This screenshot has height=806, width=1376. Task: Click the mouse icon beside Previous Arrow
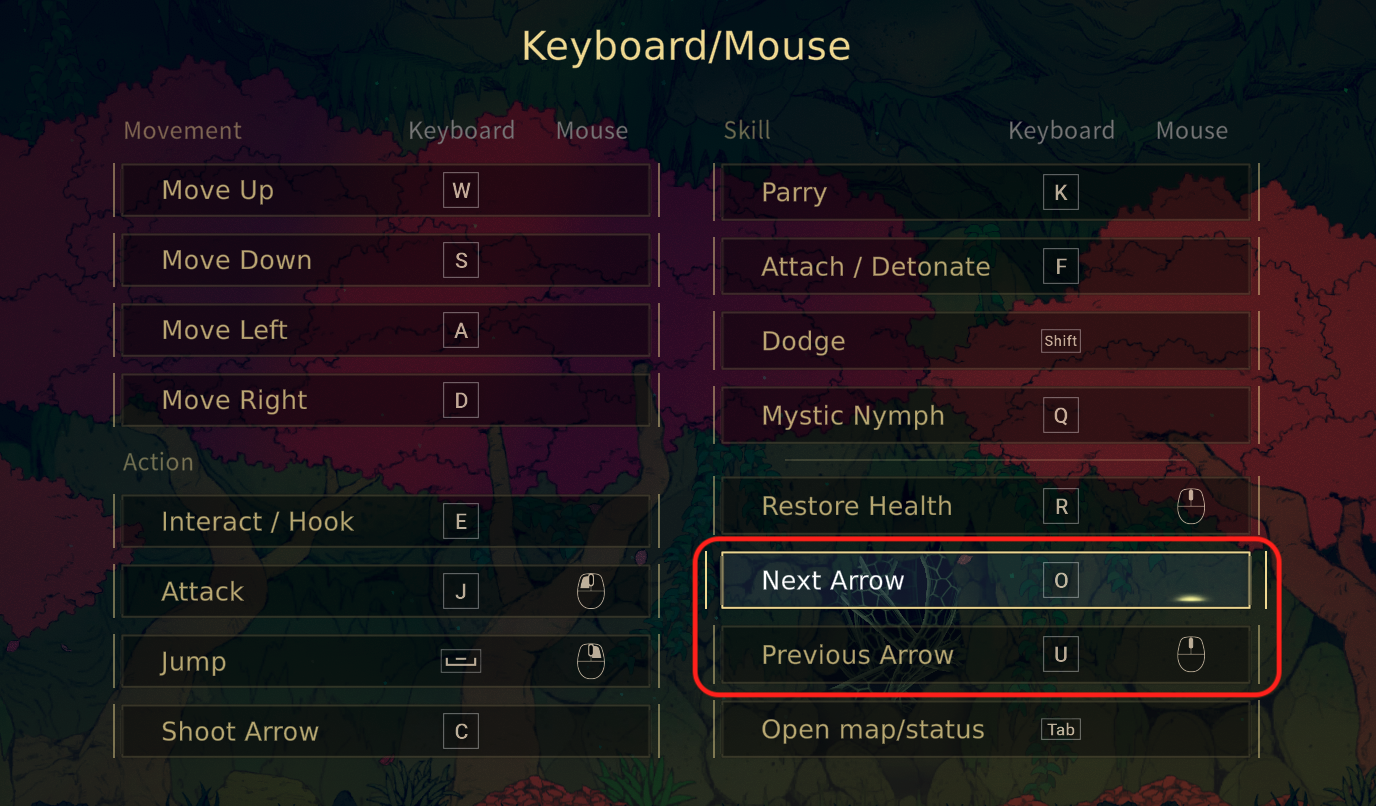coord(1191,654)
